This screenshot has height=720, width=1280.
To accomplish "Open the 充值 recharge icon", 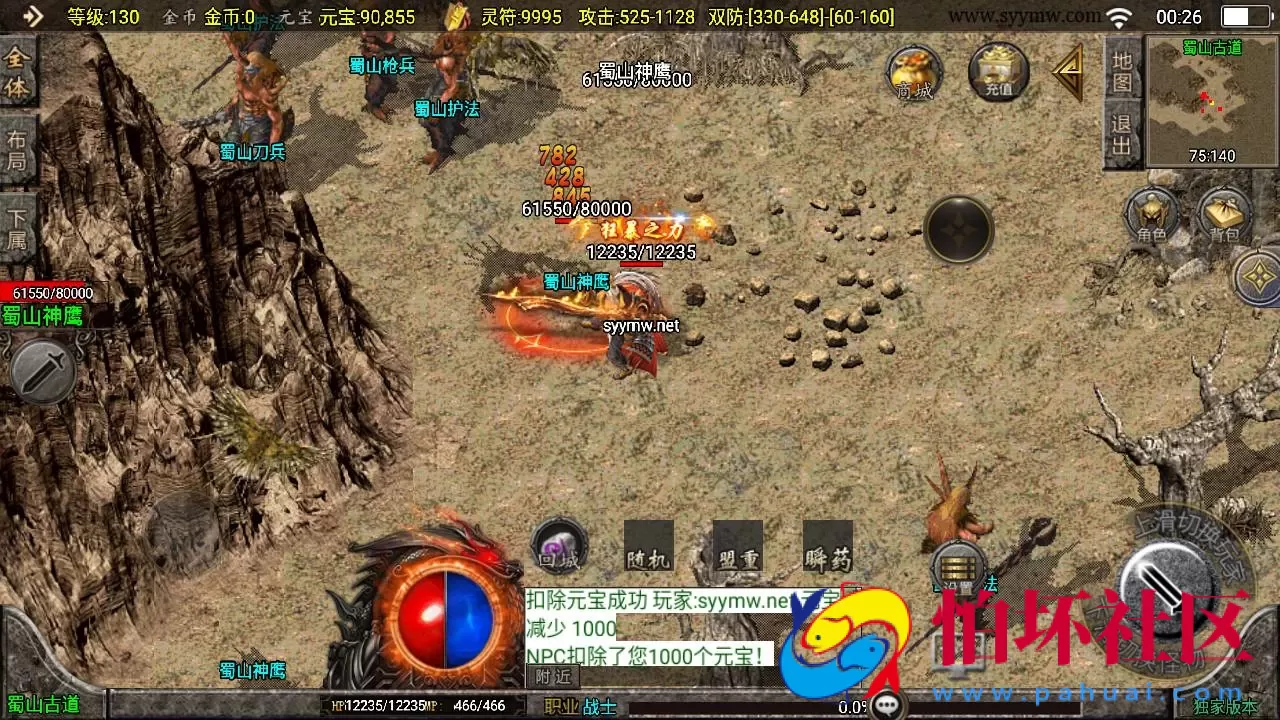I will pos(997,73).
